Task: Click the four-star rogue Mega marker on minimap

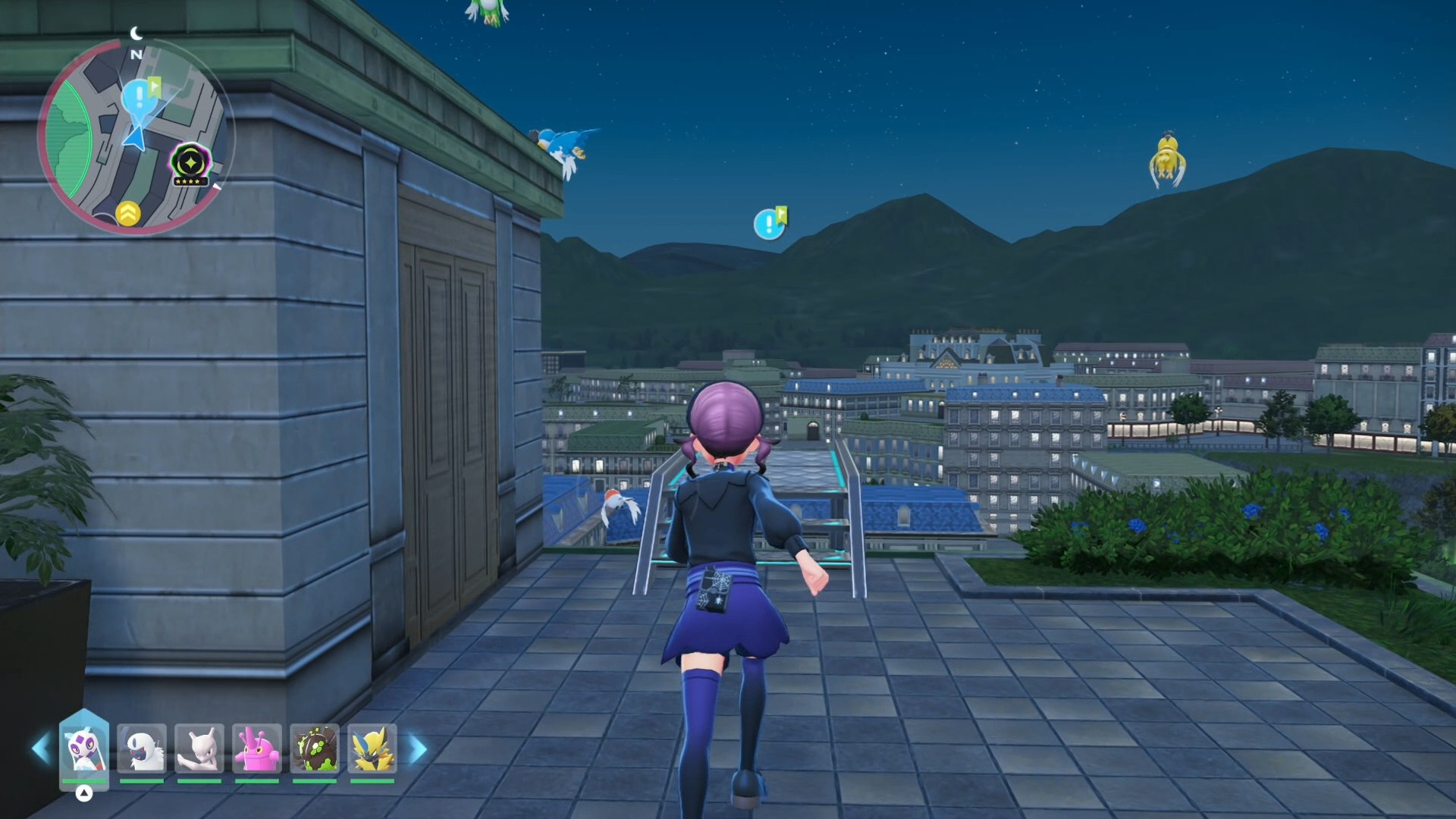Action: pos(190,162)
